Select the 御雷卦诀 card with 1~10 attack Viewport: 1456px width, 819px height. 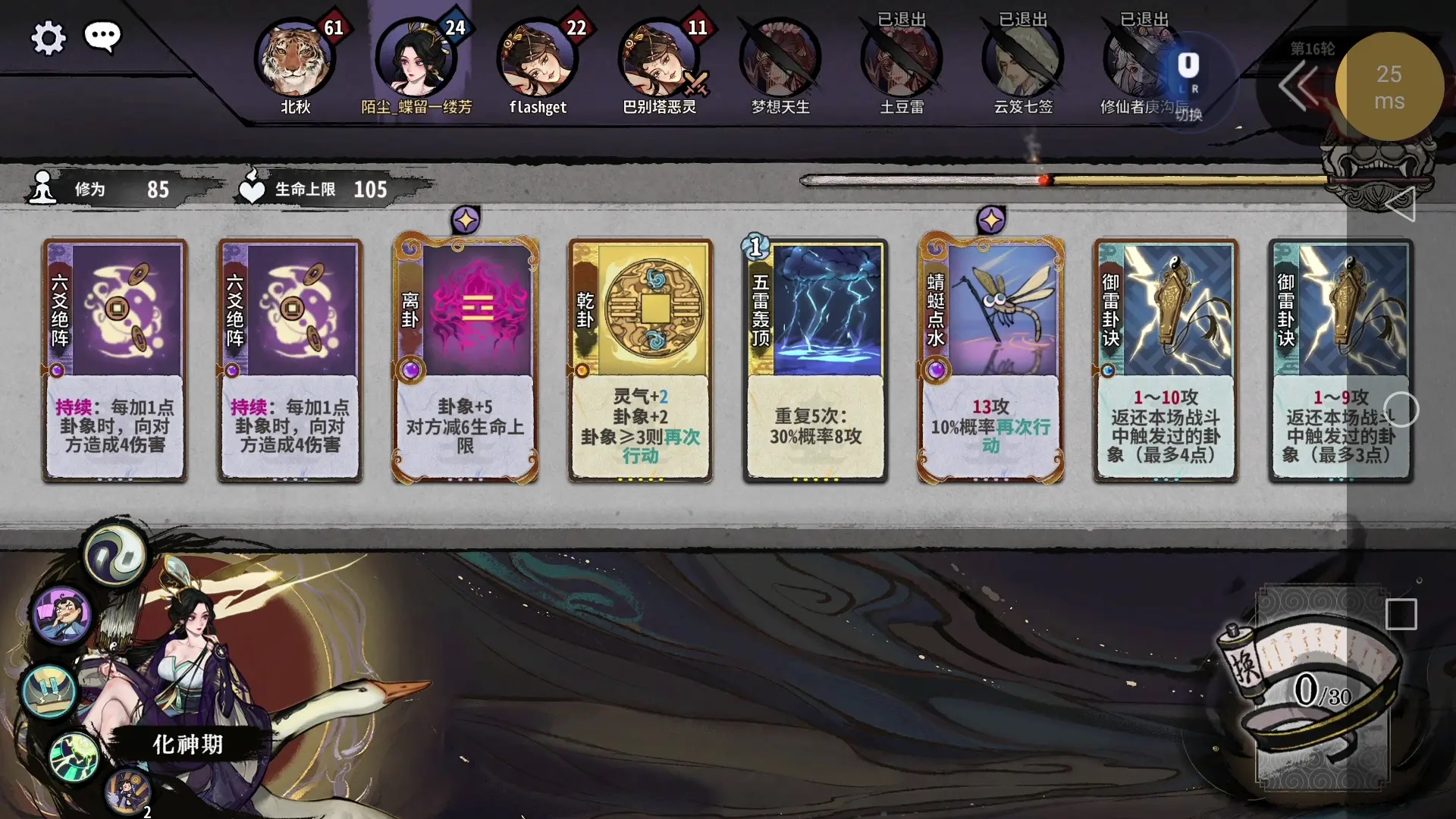pos(1166,360)
